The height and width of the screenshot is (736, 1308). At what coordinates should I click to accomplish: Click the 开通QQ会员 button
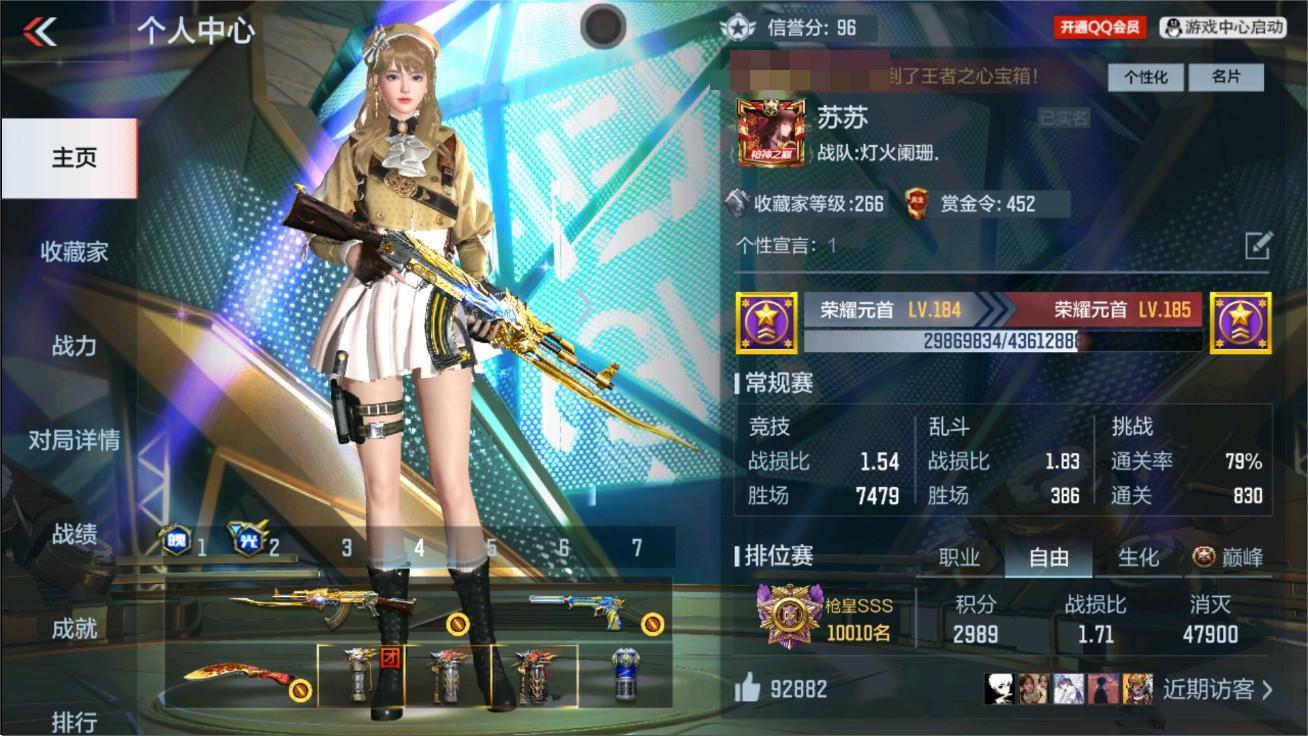(1095, 27)
